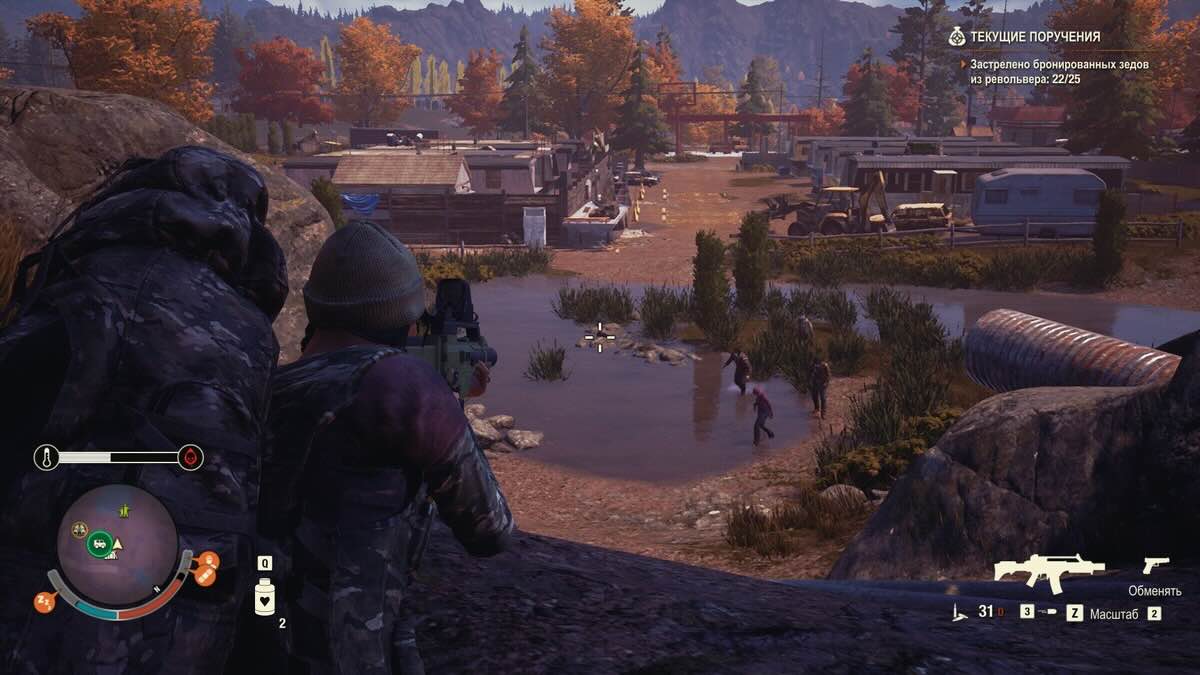Switch to the pistol sidearm icon
Image resolution: width=1200 pixels, height=675 pixels.
click(1156, 565)
